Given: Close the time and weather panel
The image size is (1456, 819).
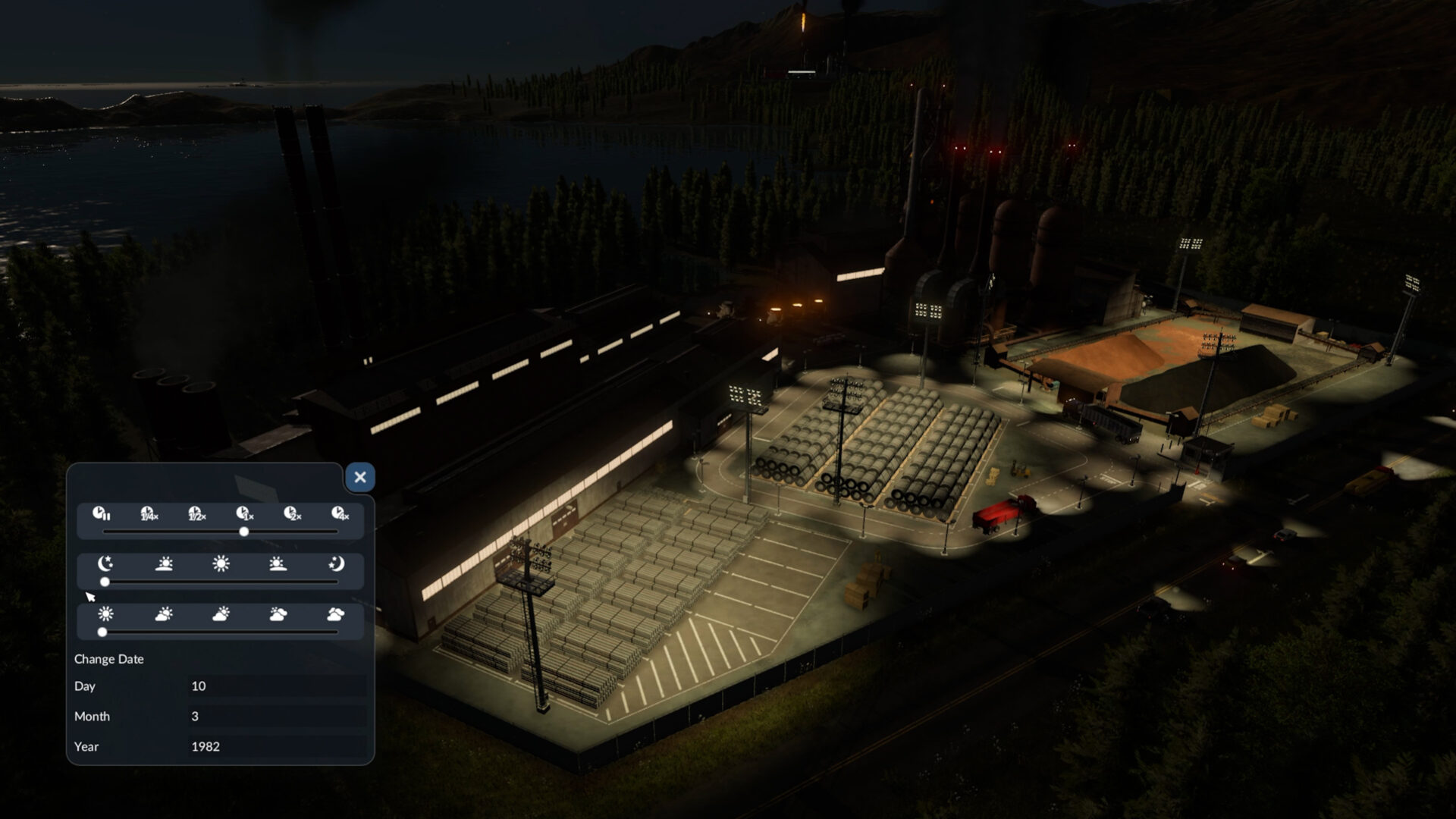Looking at the screenshot, I should [x=359, y=476].
